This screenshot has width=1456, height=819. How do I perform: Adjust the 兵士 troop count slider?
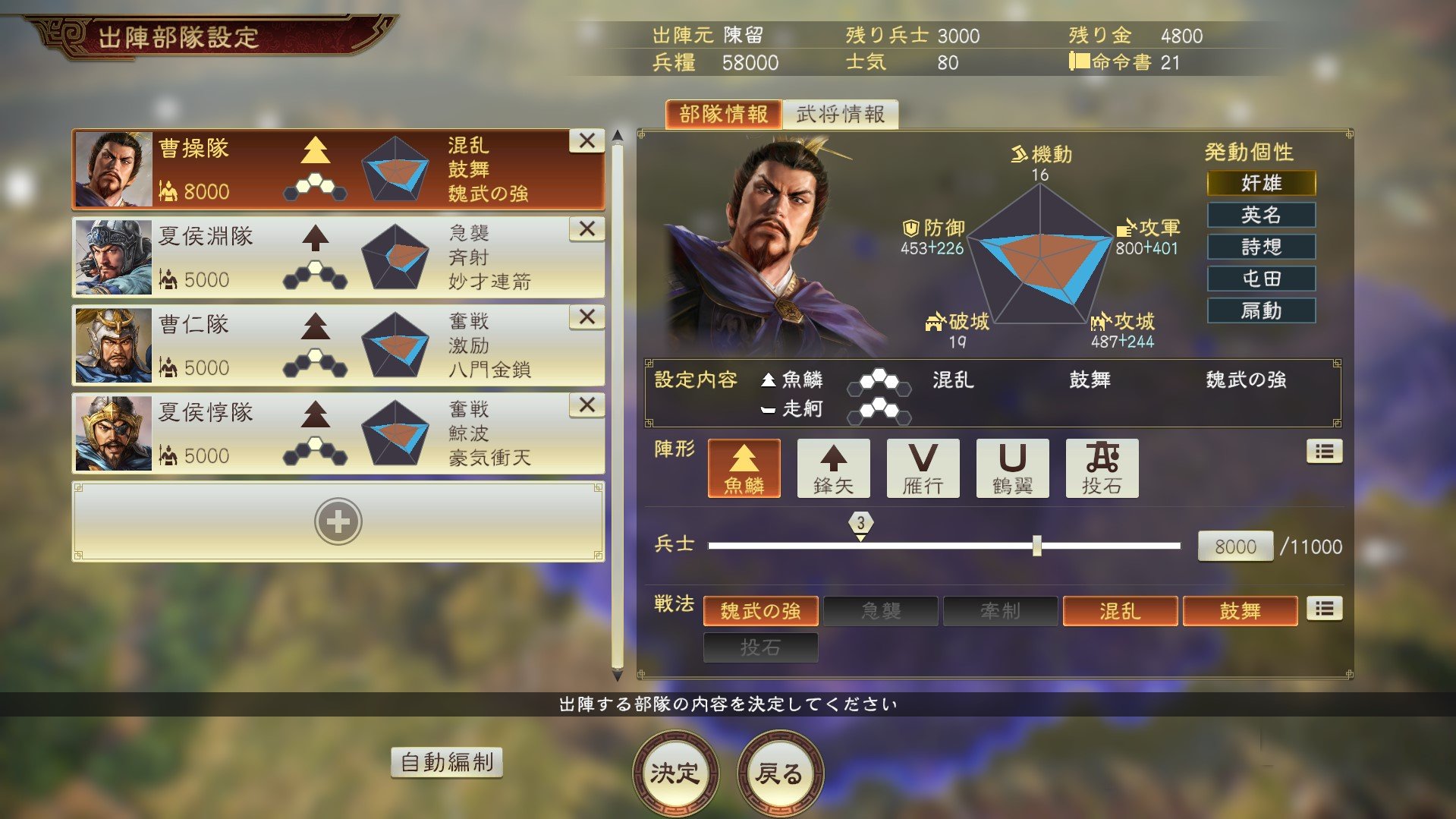click(1038, 545)
